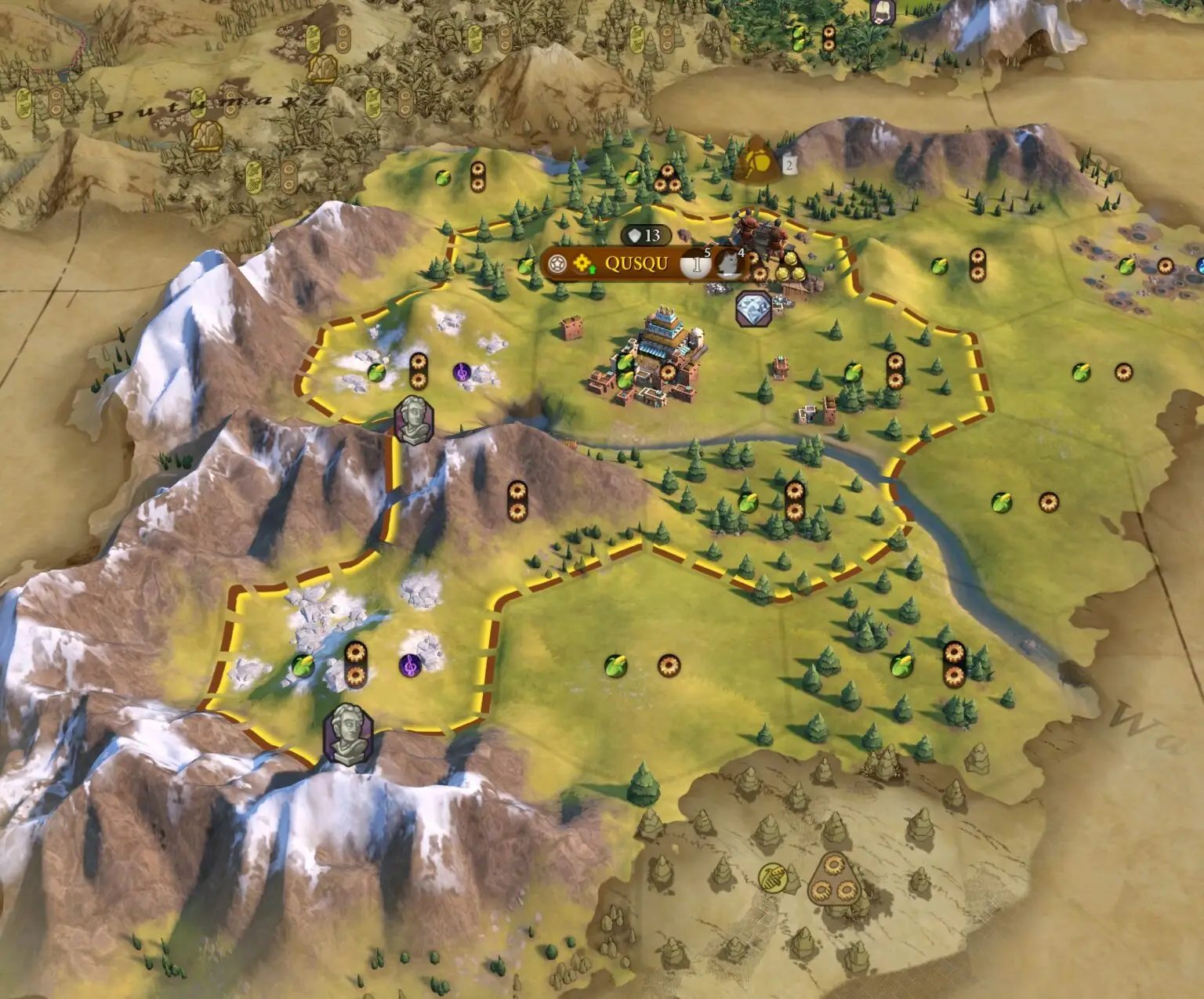Screen dimensions: 1204x999
Task: Select the builder unit flag with hammer icon
Action: pyautogui.click(x=757, y=161)
